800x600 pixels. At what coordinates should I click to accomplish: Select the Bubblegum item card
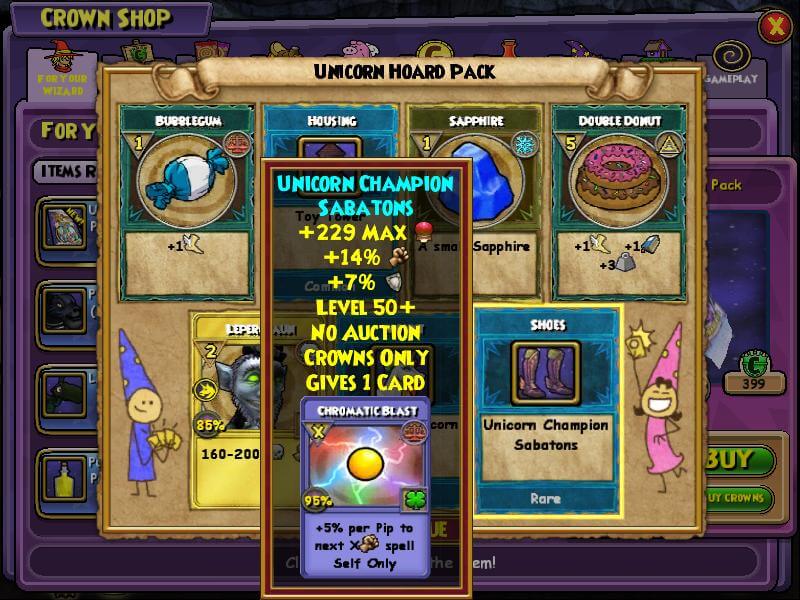click(x=187, y=200)
